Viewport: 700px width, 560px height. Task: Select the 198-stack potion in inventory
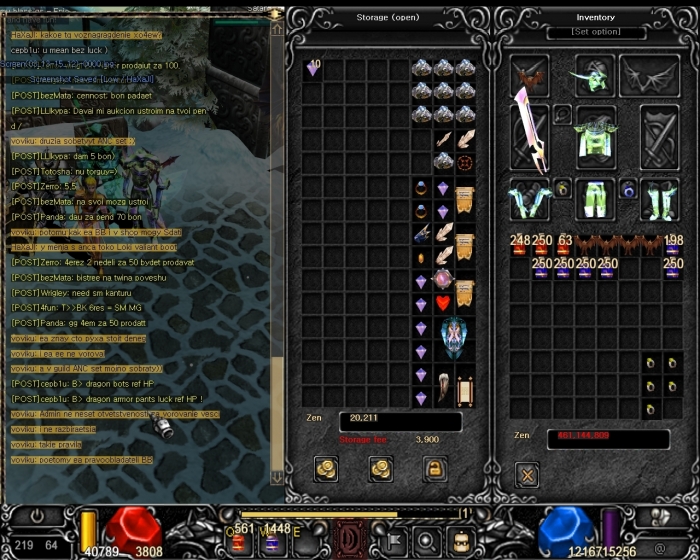pos(673,245)
